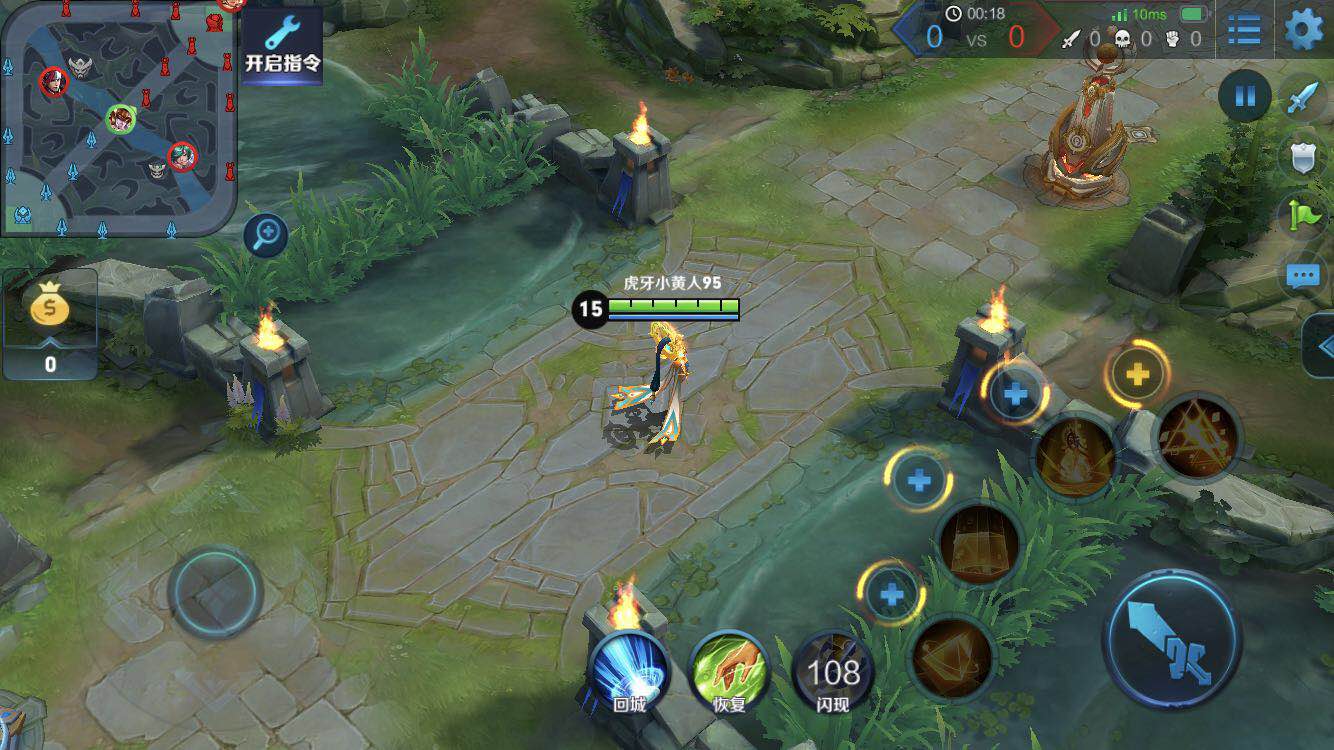1334x750 pixels.
Task: Activate the triangle emblem skill
Action: tap(1197, 437)
